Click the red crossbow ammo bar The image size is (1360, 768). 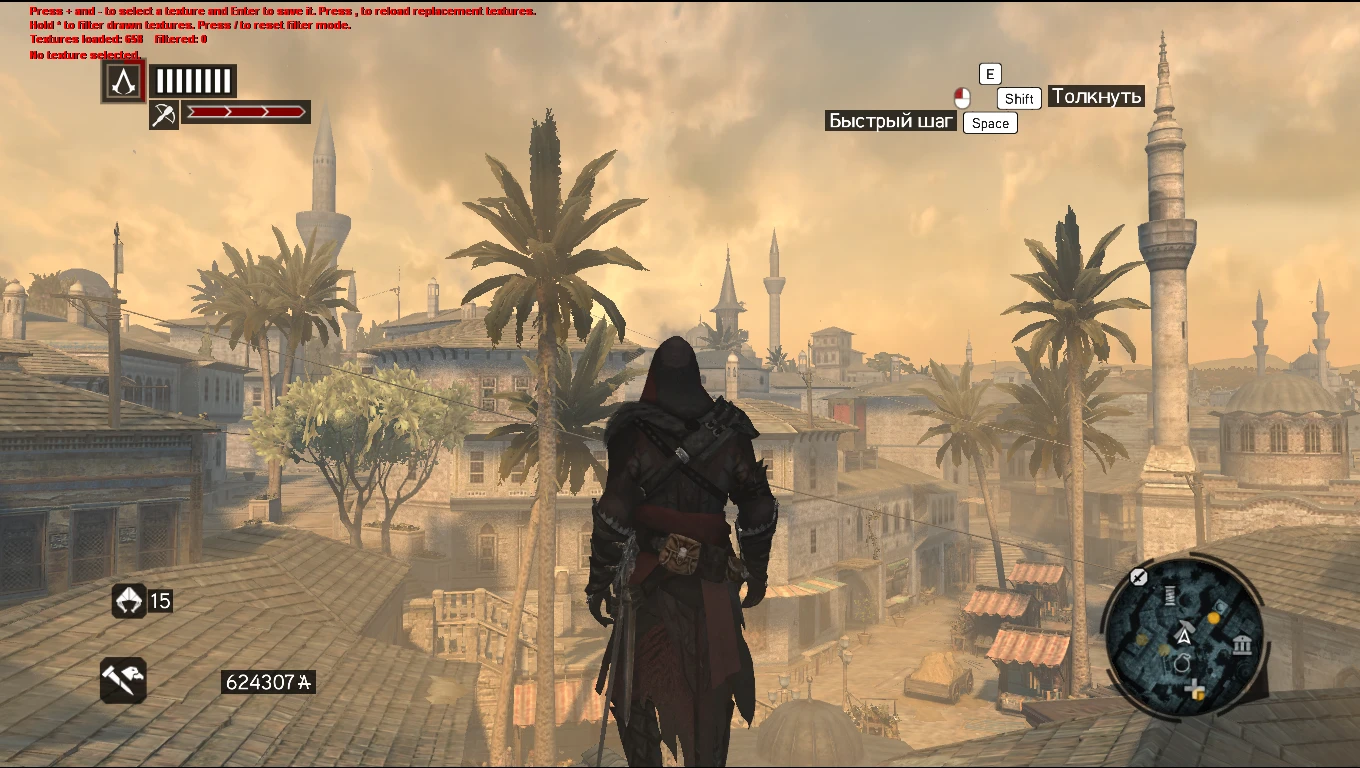pyautogui.click(x=245, y=112)
